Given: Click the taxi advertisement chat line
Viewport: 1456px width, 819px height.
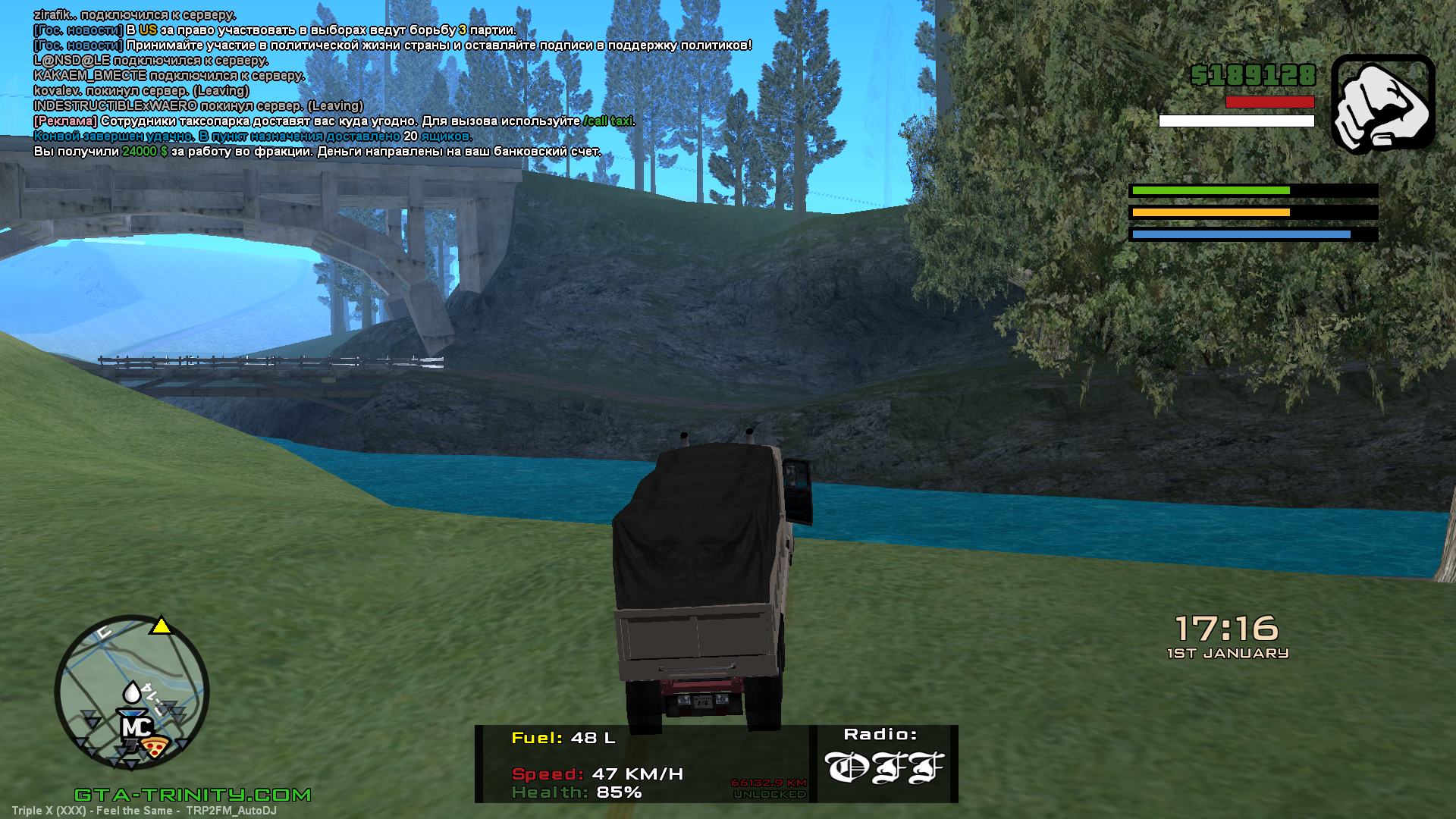Looking at the screenshot, I should tap(334, 121).
